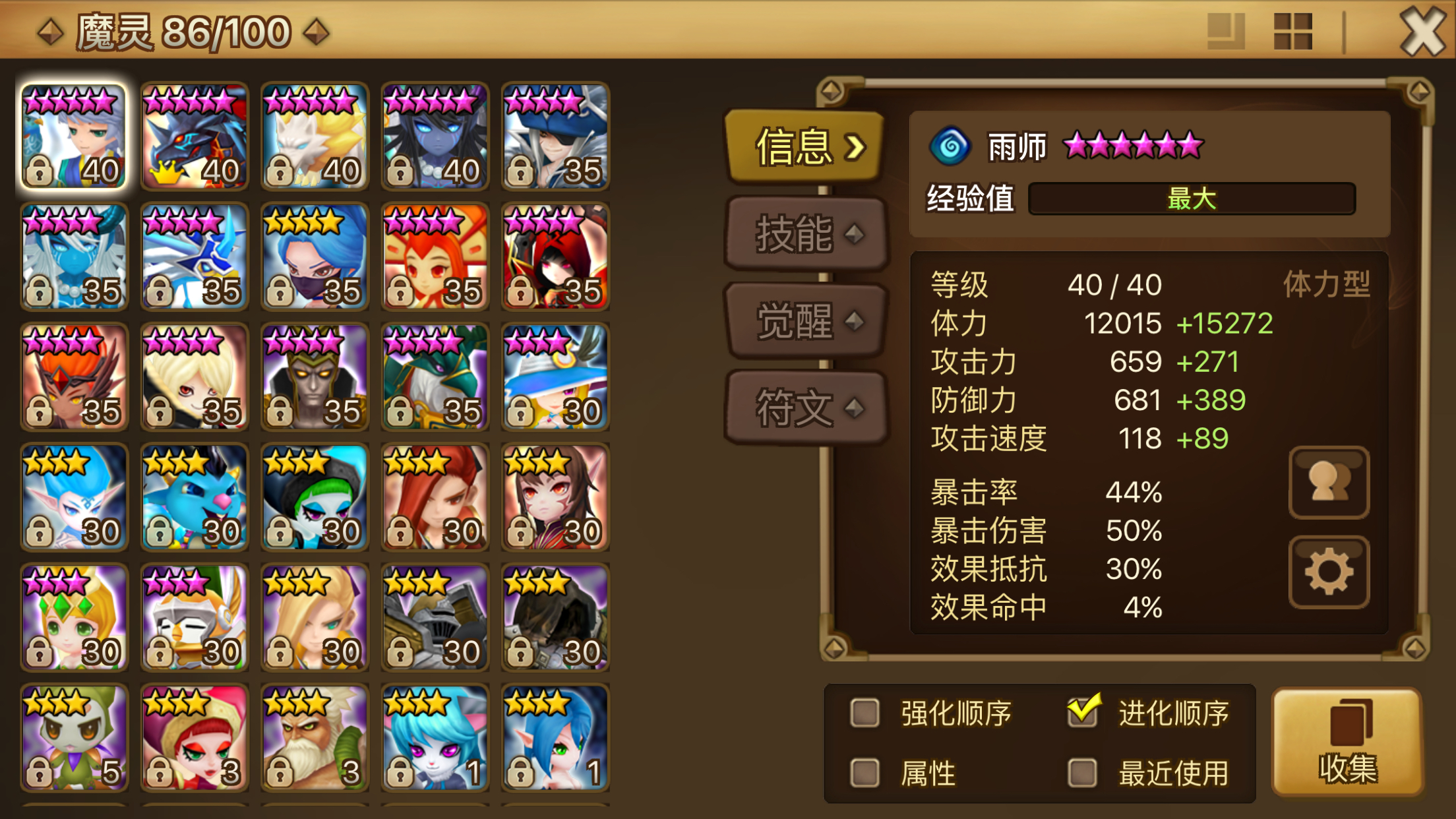Enable the 强化顺序 sorting checkbox

click(x=864, y=713)
